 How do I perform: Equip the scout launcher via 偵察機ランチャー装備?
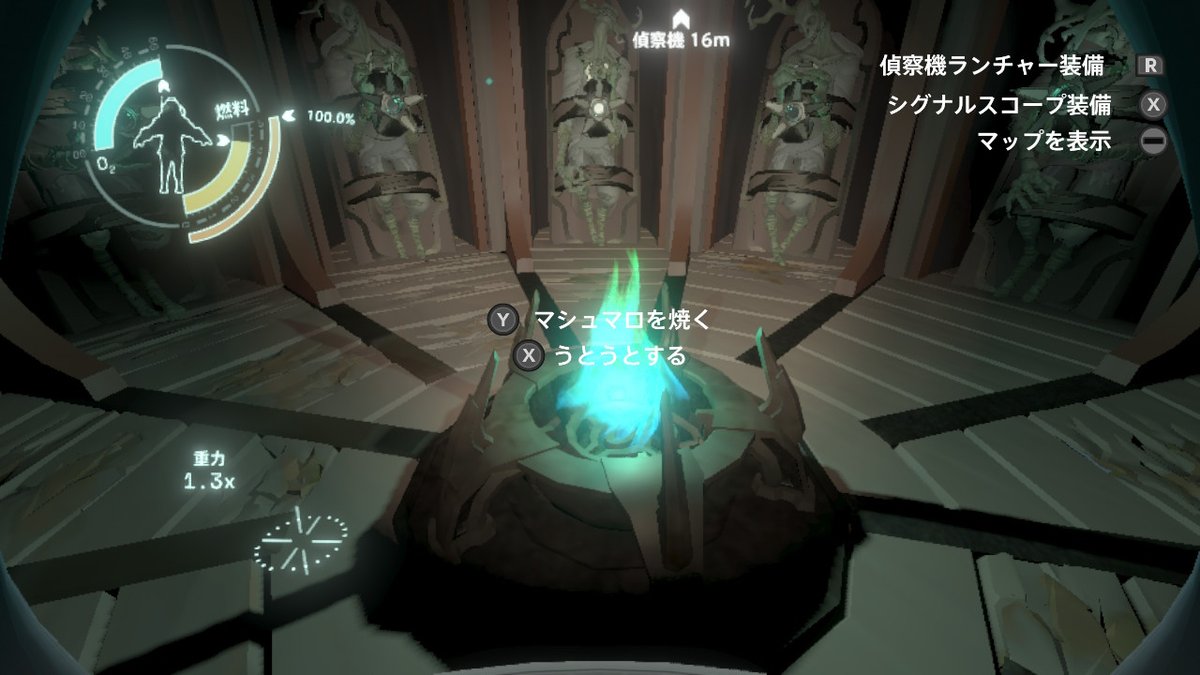click(991, 66)
